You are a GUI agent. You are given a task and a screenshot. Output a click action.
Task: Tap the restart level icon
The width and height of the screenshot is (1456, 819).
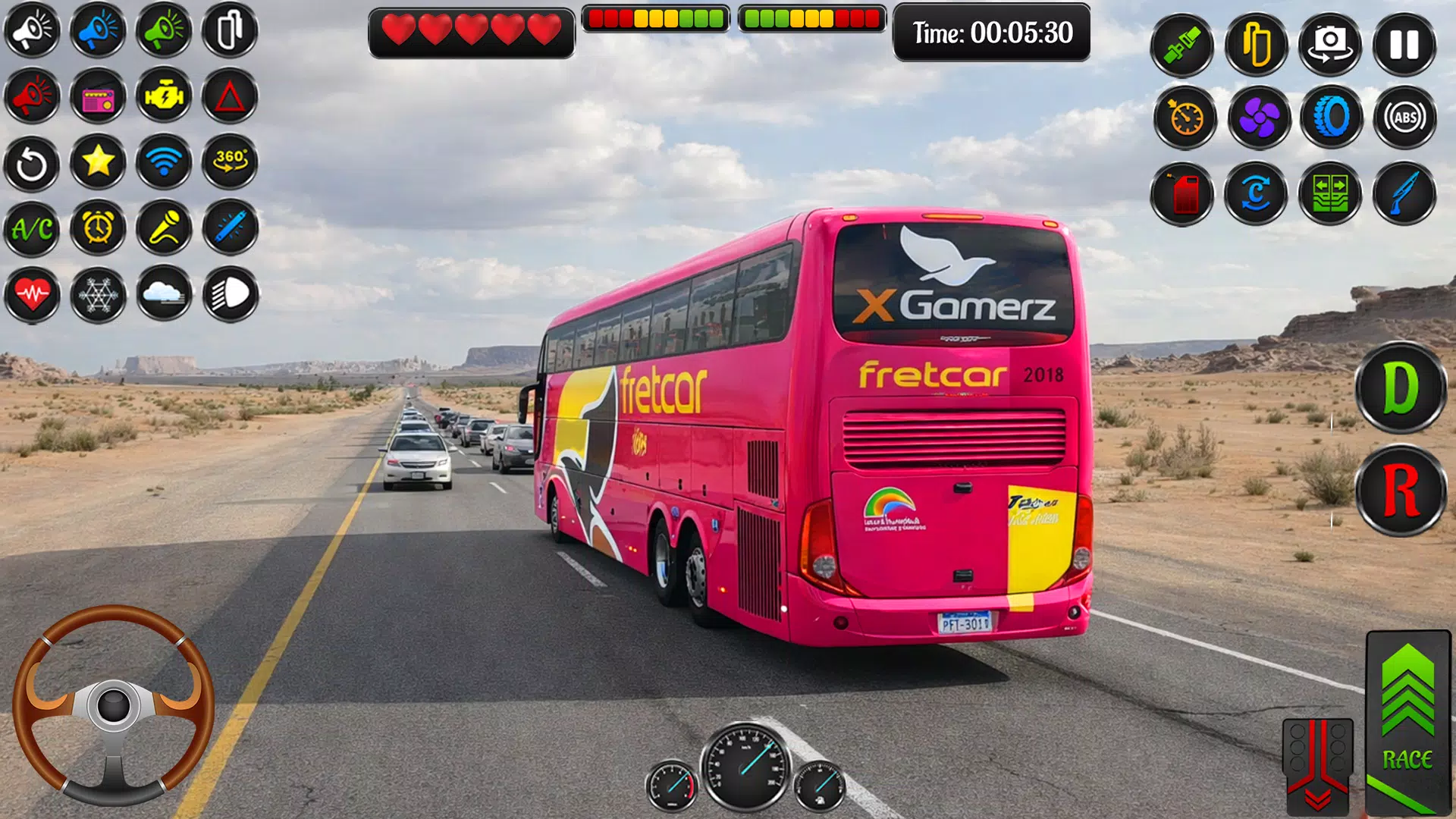coord(33,162)
